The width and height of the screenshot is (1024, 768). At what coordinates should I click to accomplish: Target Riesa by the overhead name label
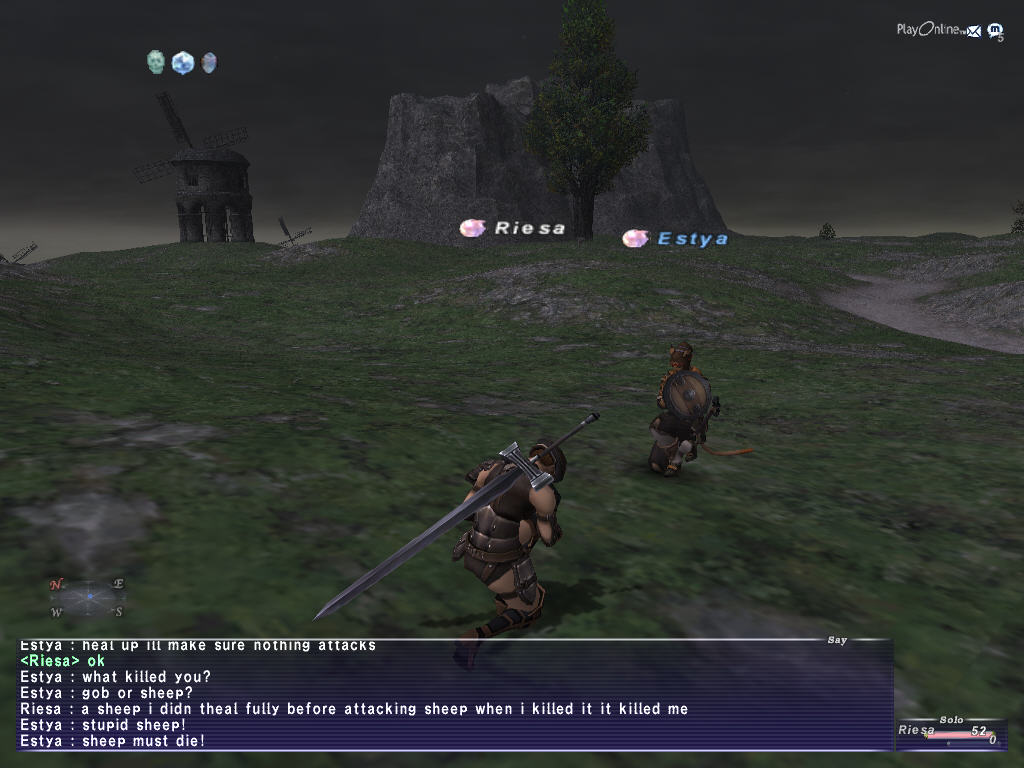(x=529, y=228)
